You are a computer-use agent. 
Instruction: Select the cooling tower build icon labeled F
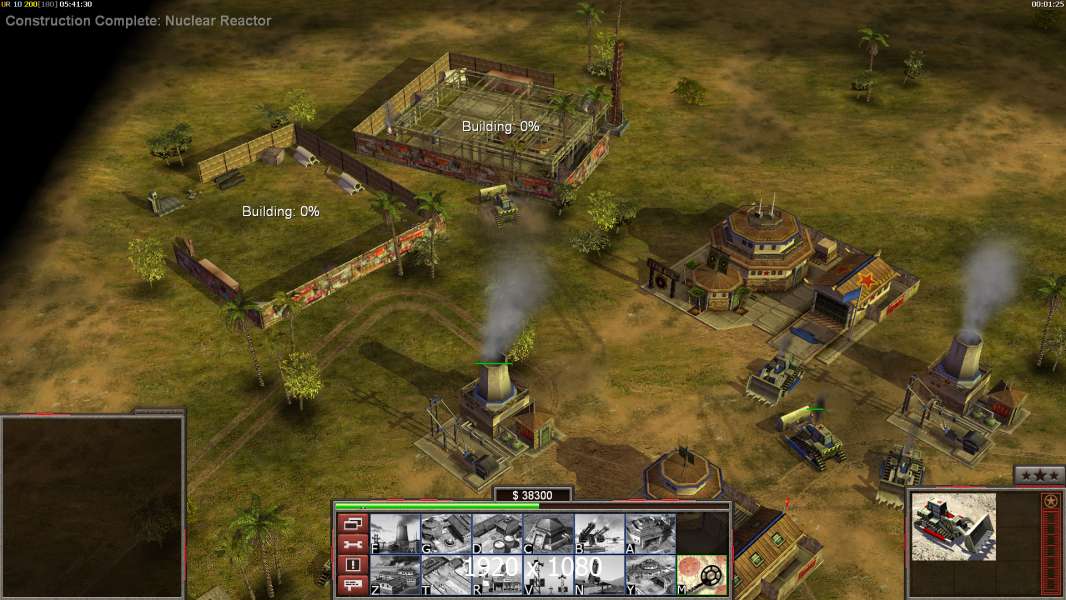coord(395,533)
